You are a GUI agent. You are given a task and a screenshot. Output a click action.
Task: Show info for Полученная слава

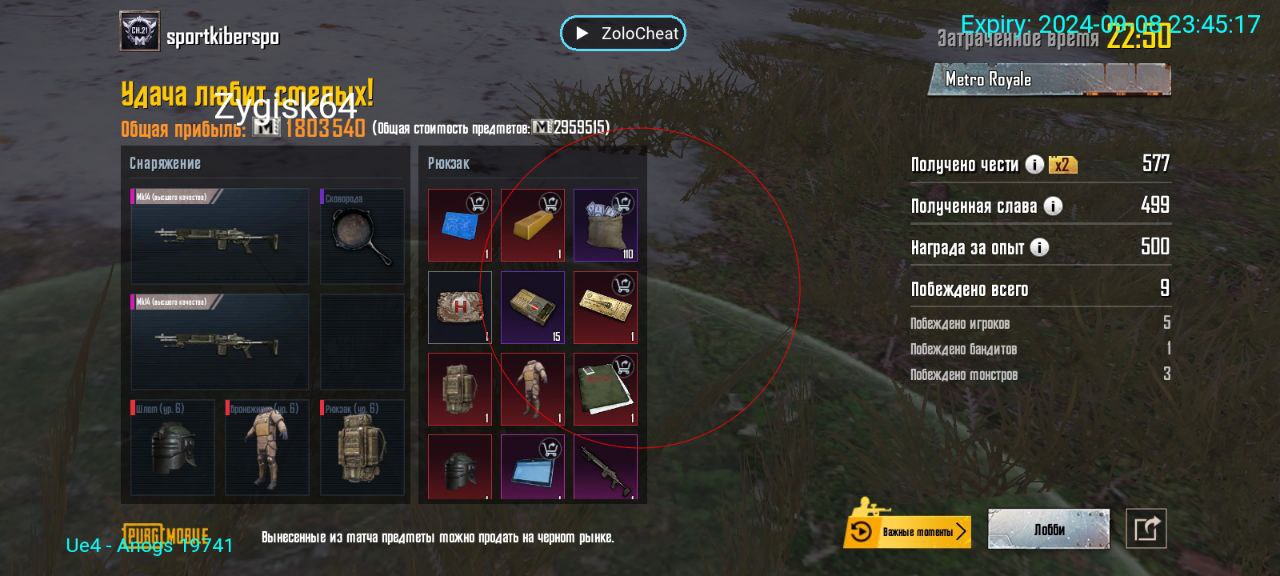pos(1053,206)
